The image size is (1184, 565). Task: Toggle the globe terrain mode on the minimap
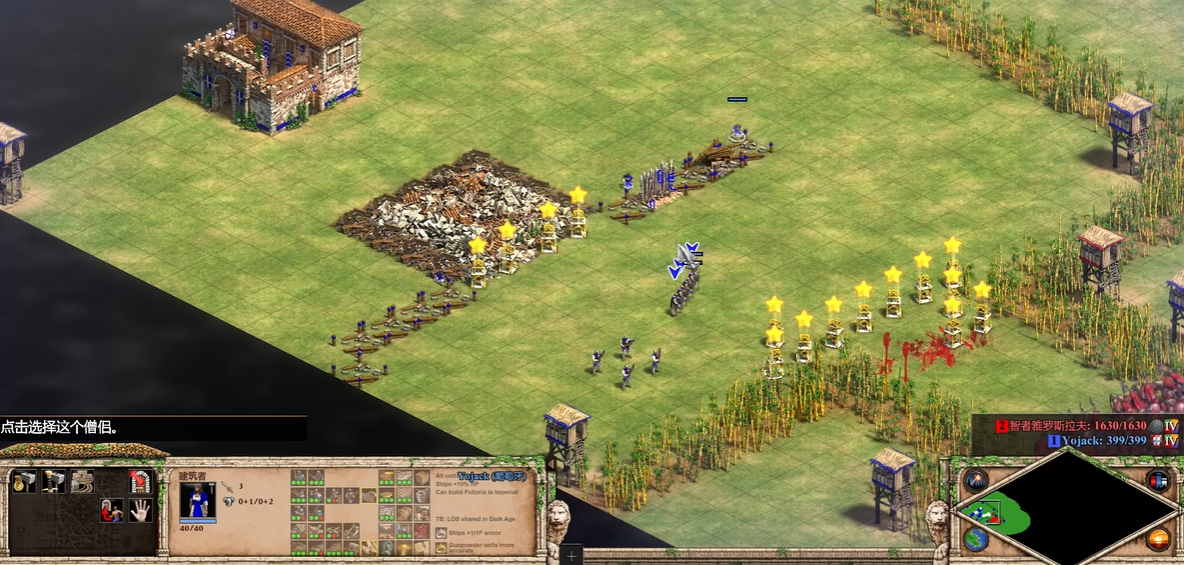click(x=975, y=539)
